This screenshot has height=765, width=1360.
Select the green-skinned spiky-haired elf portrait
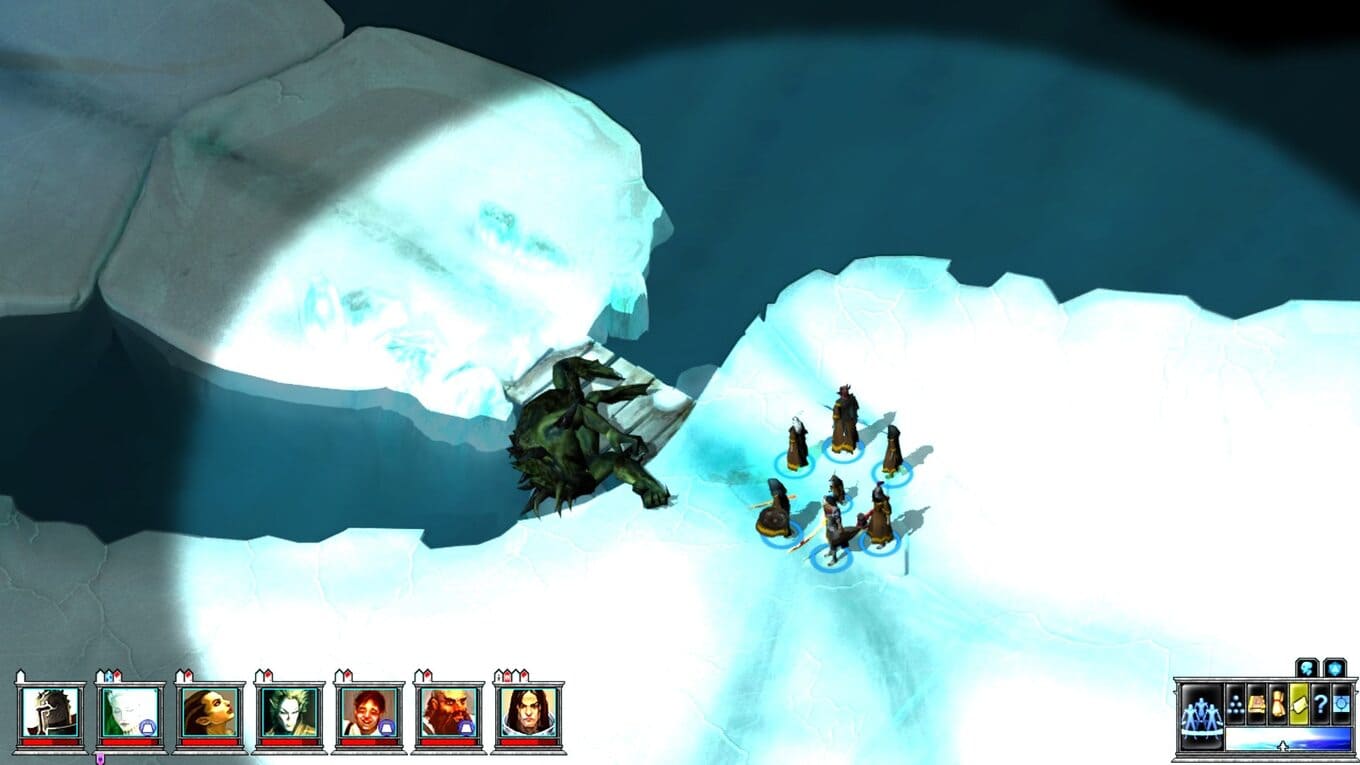pyautogui.click(x=290, y=713)
